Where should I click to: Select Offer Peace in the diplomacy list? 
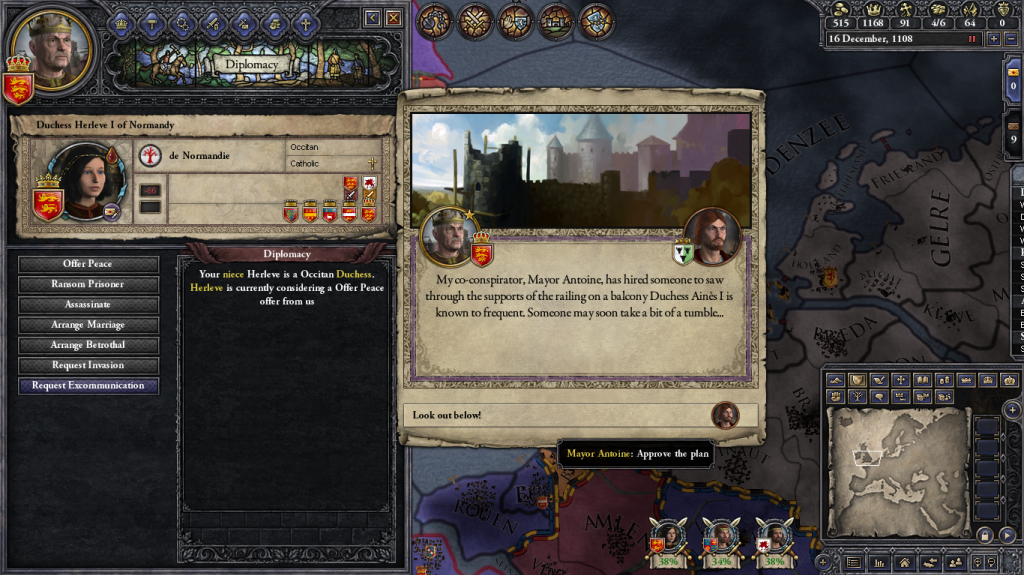pyautogui.click(x=88, y=264)
